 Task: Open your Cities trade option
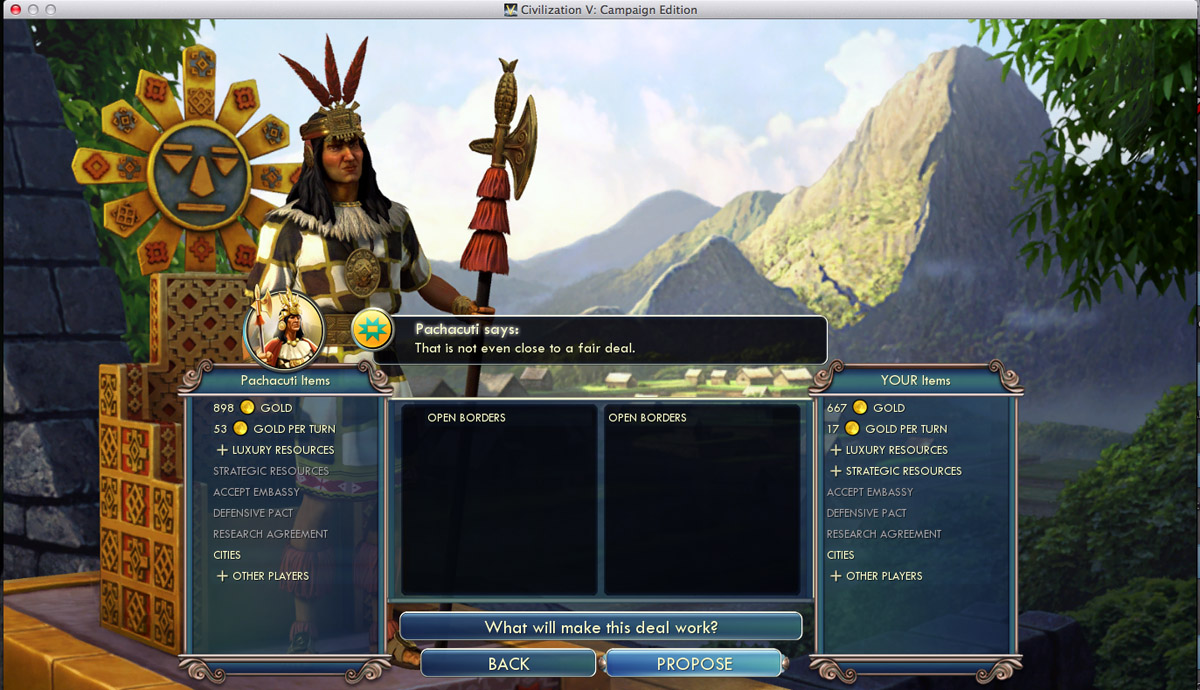841,555
